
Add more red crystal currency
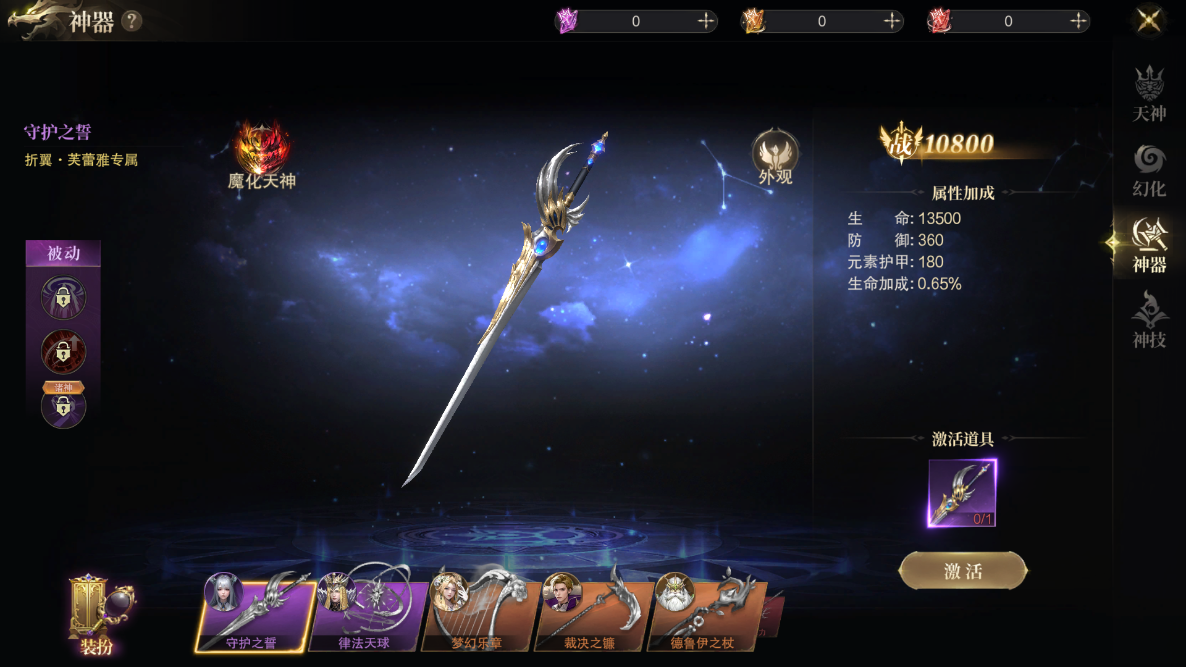tap(1078, 21)
